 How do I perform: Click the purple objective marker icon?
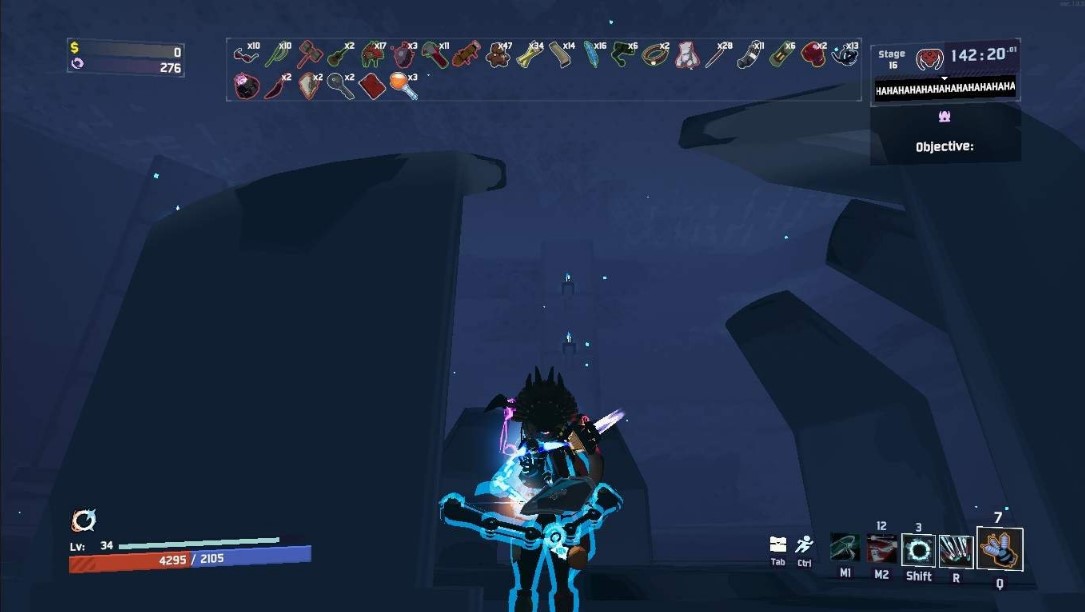944,117
